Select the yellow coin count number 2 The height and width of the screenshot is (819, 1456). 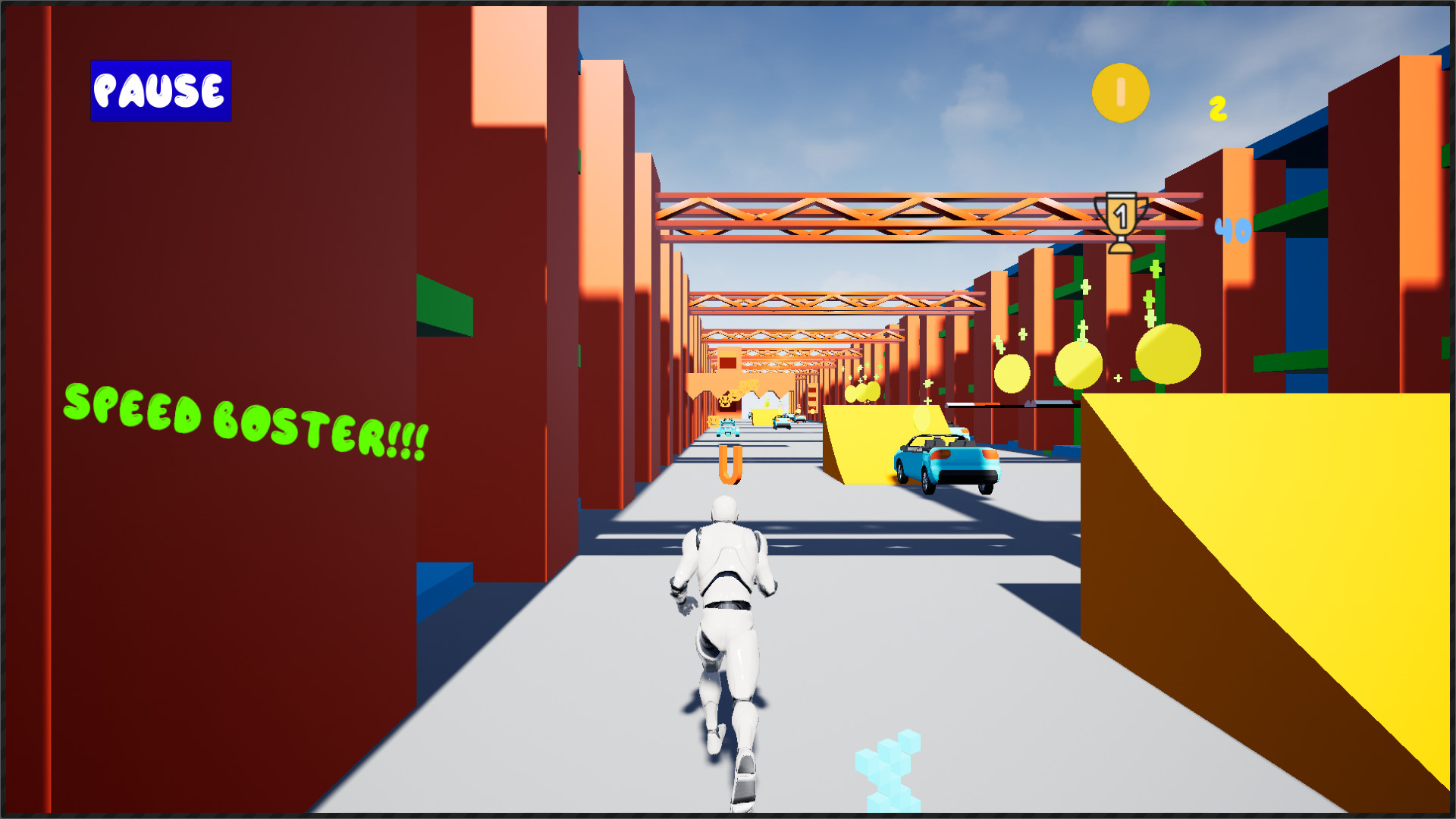(1218, 108)
